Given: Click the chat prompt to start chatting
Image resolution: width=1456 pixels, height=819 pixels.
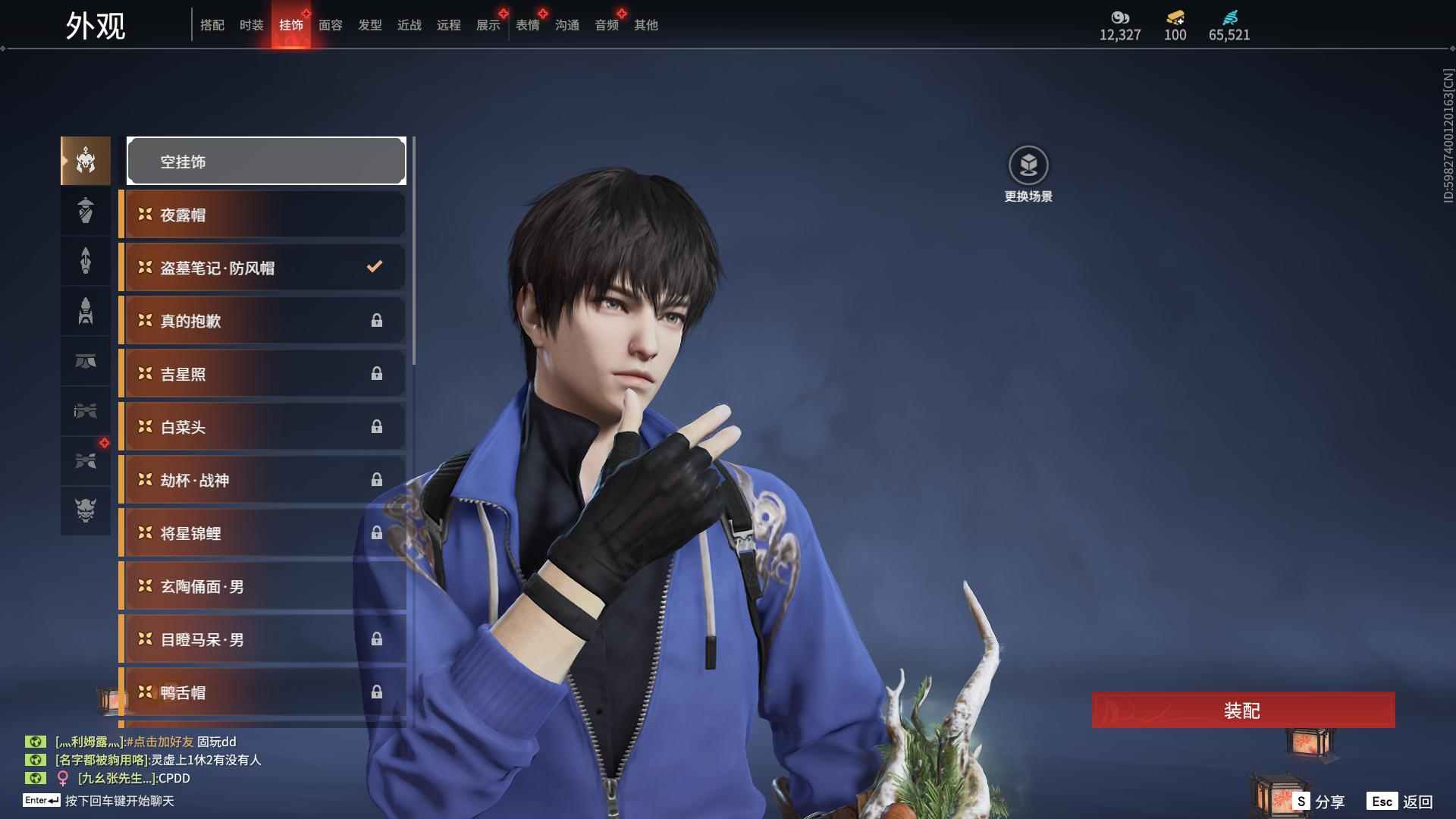Looking at the screenshot, I should coord(119,801).
